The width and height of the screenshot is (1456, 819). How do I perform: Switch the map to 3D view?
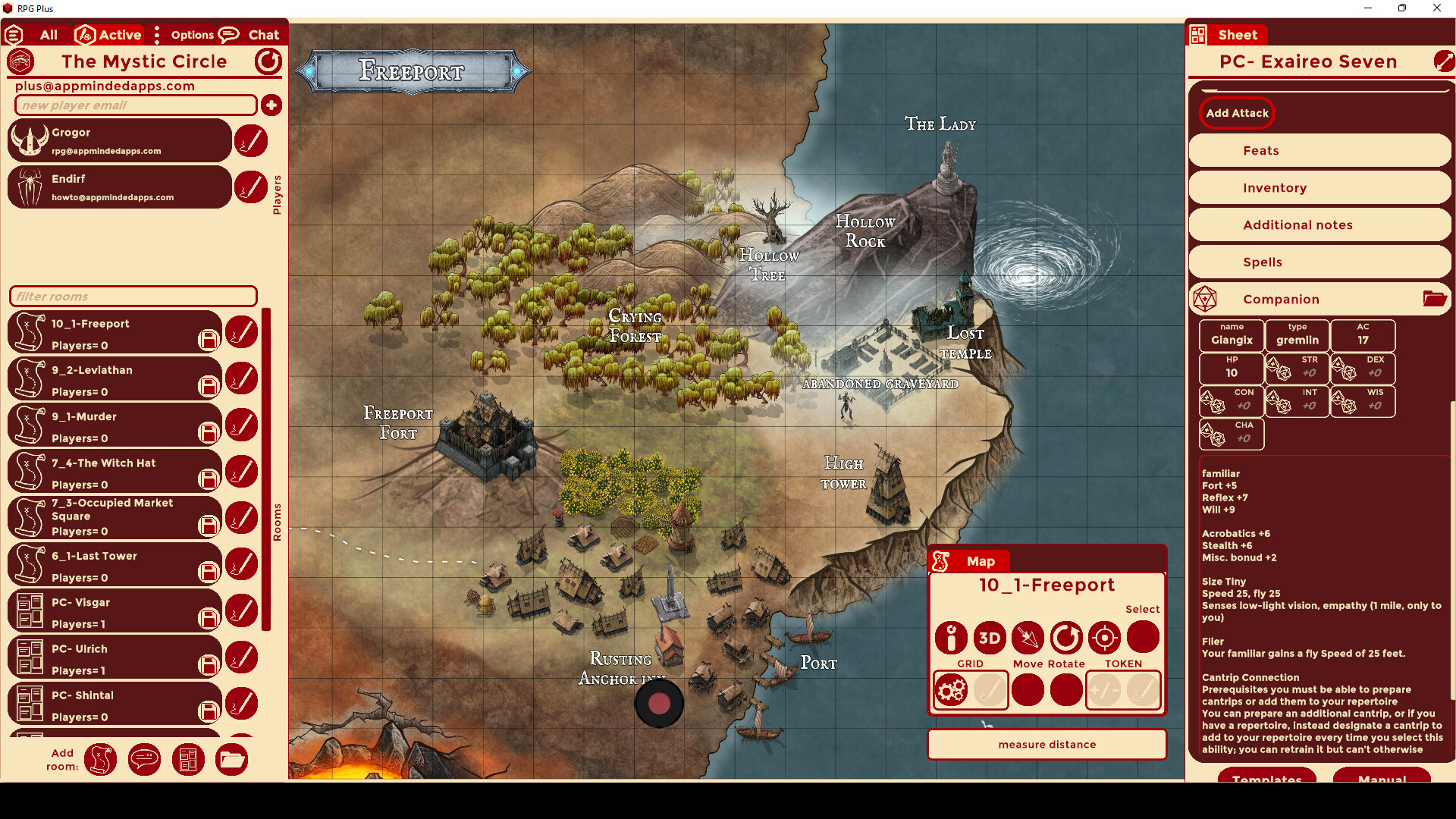pyautogui.click(x=990, y=638)
